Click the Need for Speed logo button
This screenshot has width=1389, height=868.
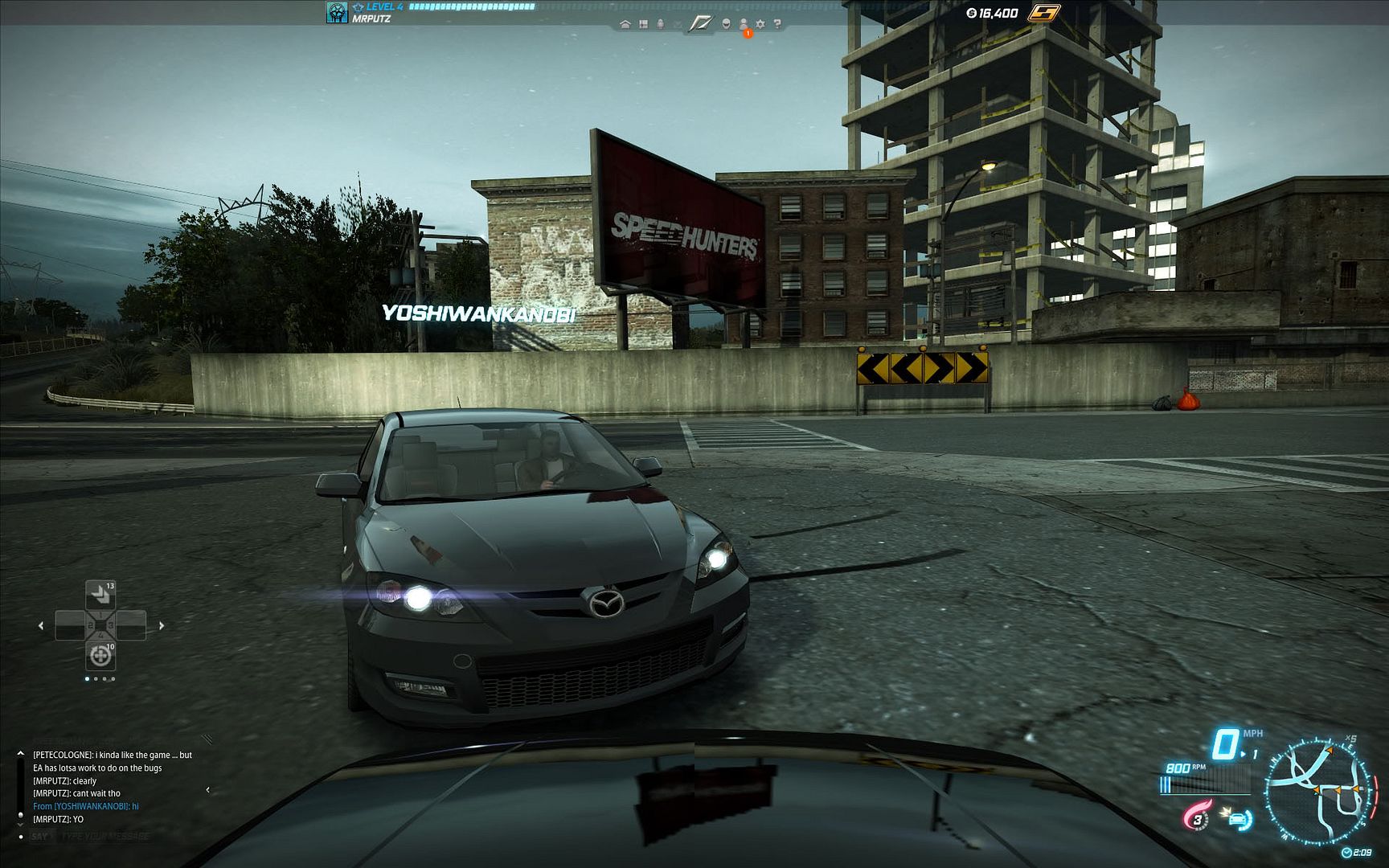coord(700,23)
